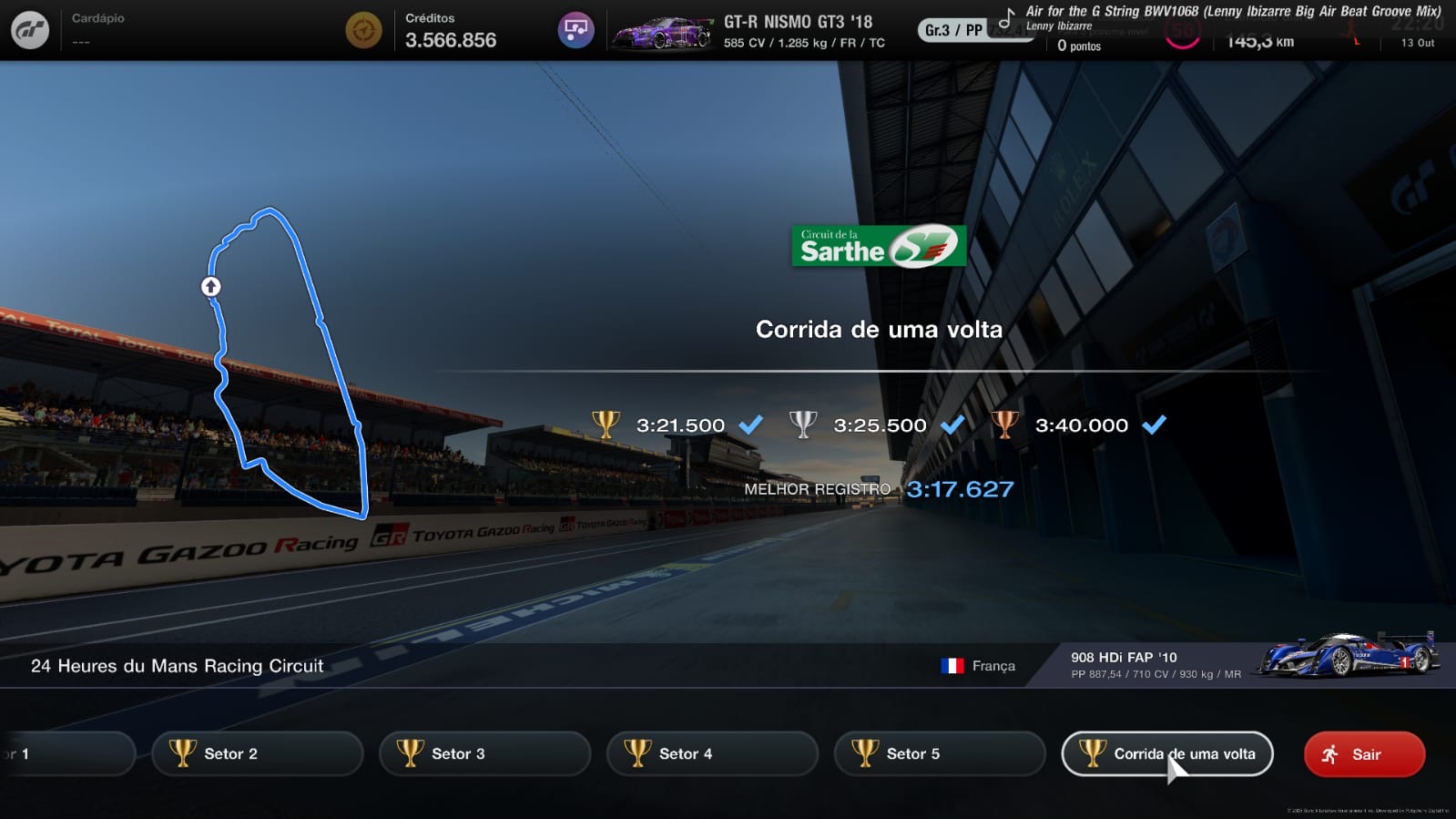Switch to the Setor 2 tab
1456x819 pixels.
click(257, 753)
